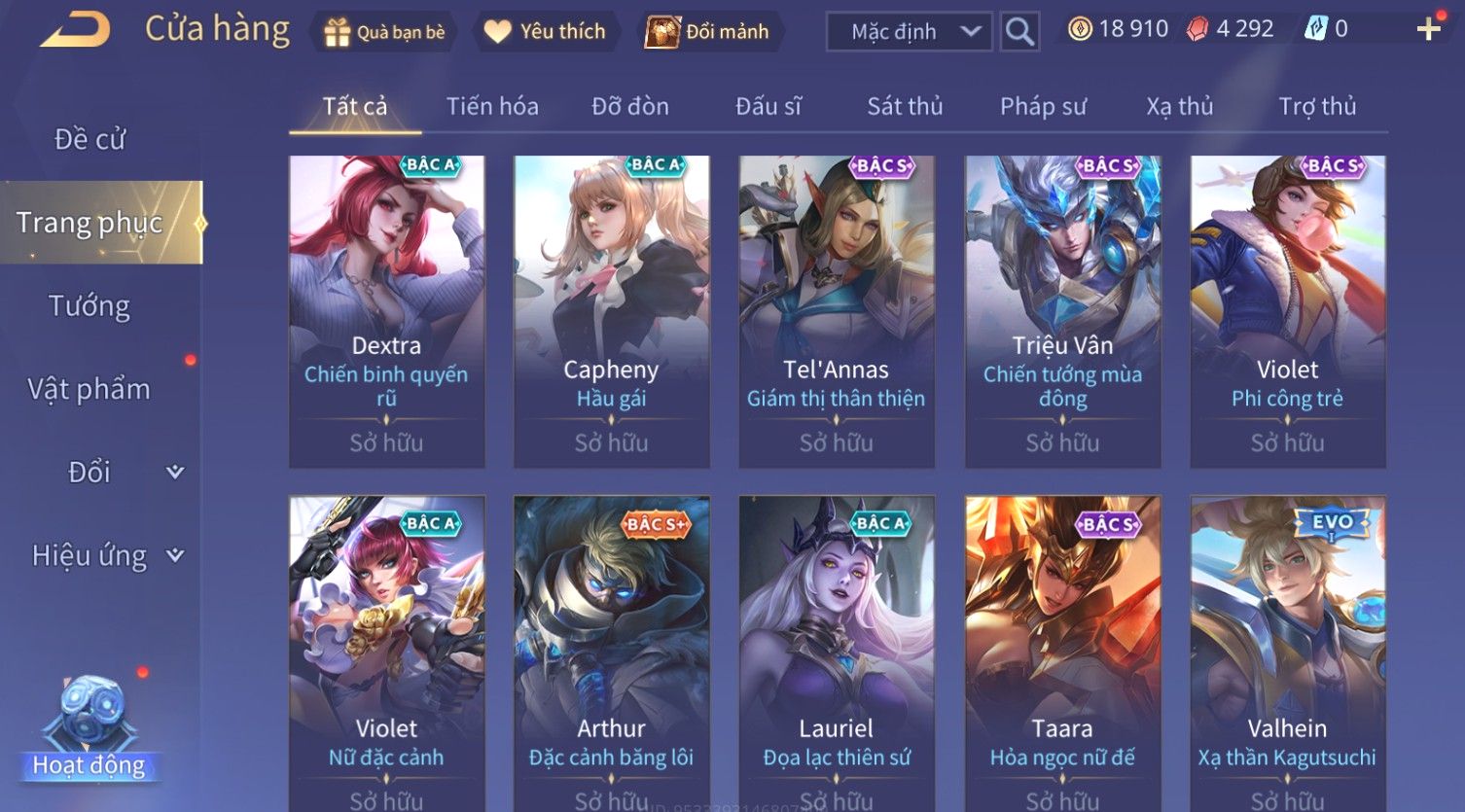The height and width of the screenshot is (812, 1465).
Task: Open the Yêu thích favorites list
Action: click(545, 32)
